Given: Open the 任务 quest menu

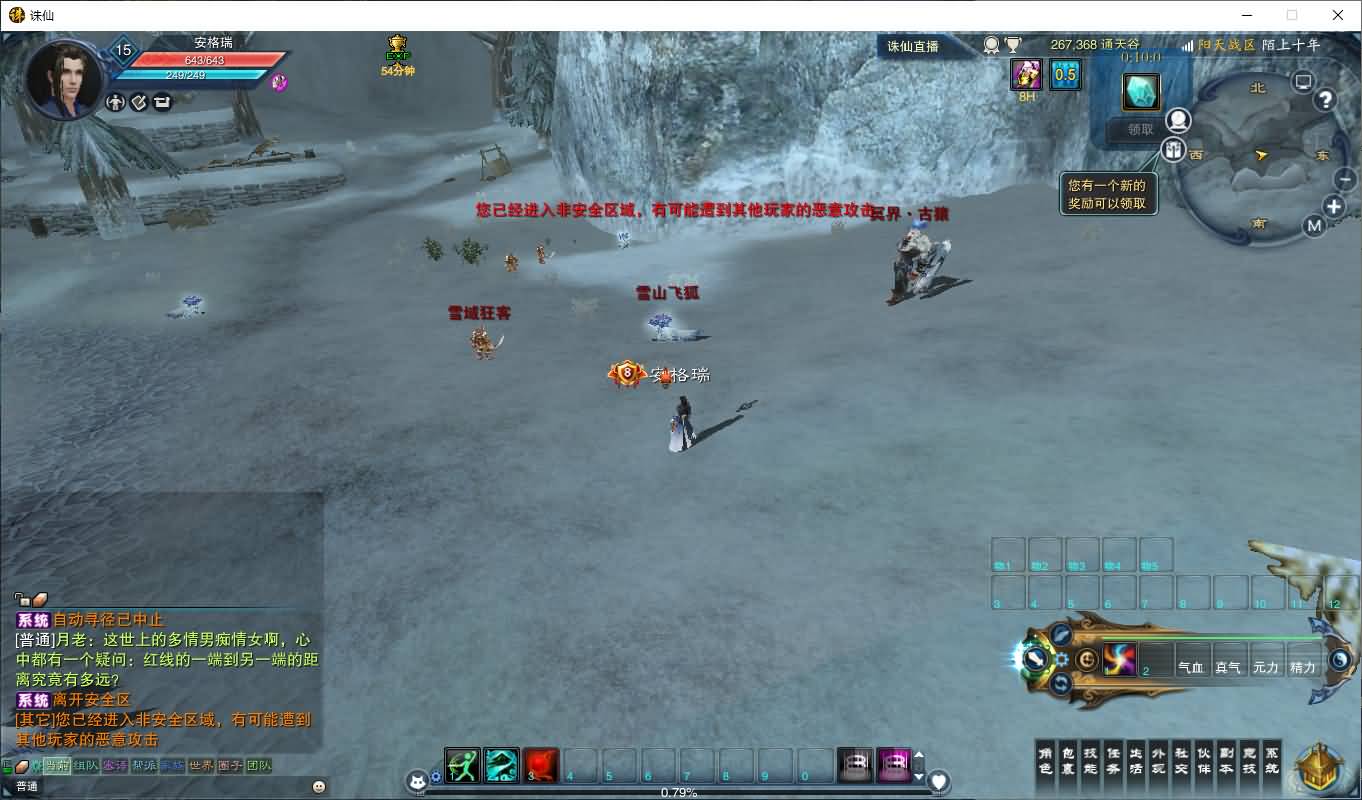Looking at the screenshot, I should pyautogui.click(x=1113, y=761).
